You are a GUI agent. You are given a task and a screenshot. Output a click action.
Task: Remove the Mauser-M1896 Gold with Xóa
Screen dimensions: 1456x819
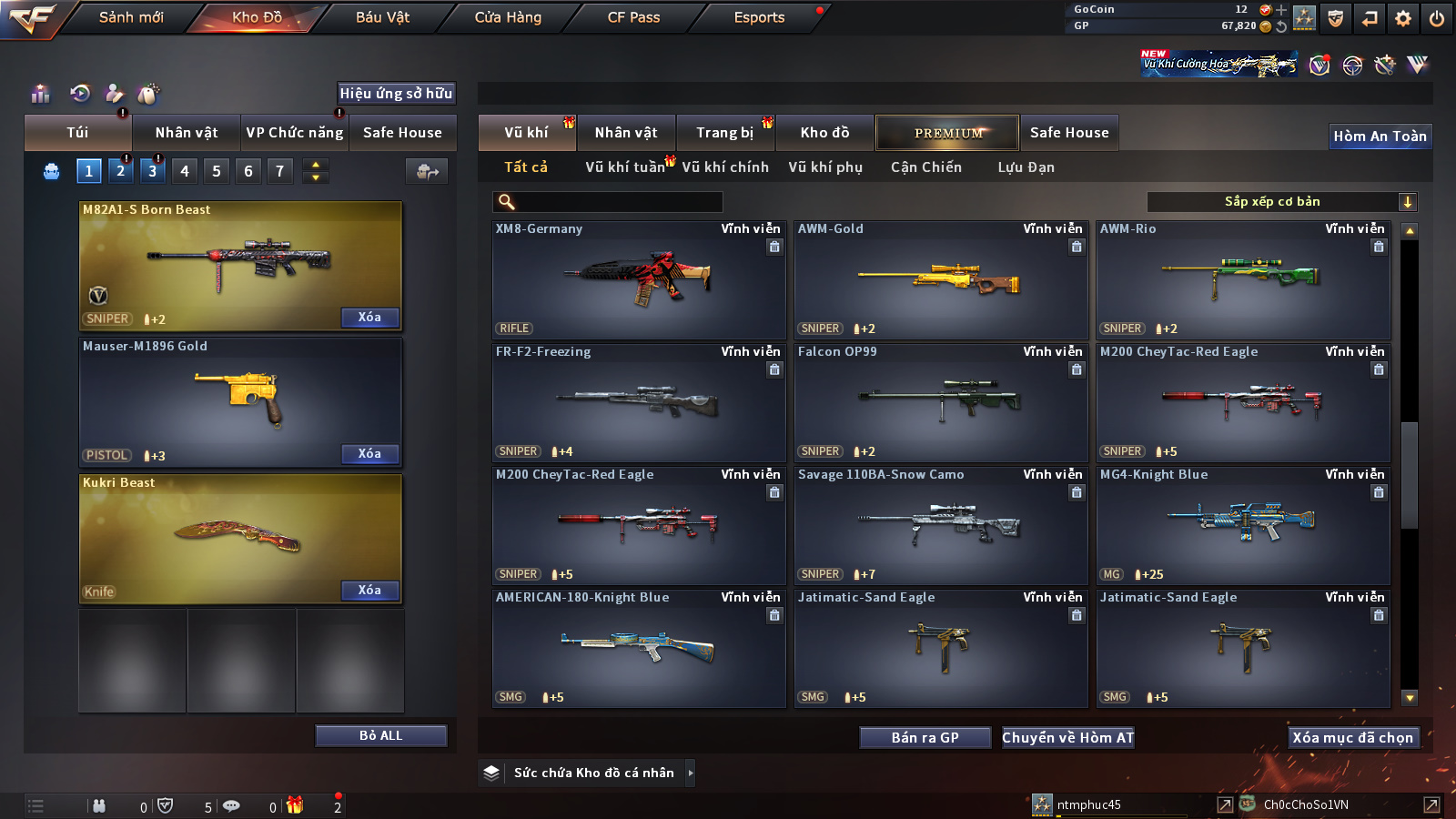tap(369, 454)
